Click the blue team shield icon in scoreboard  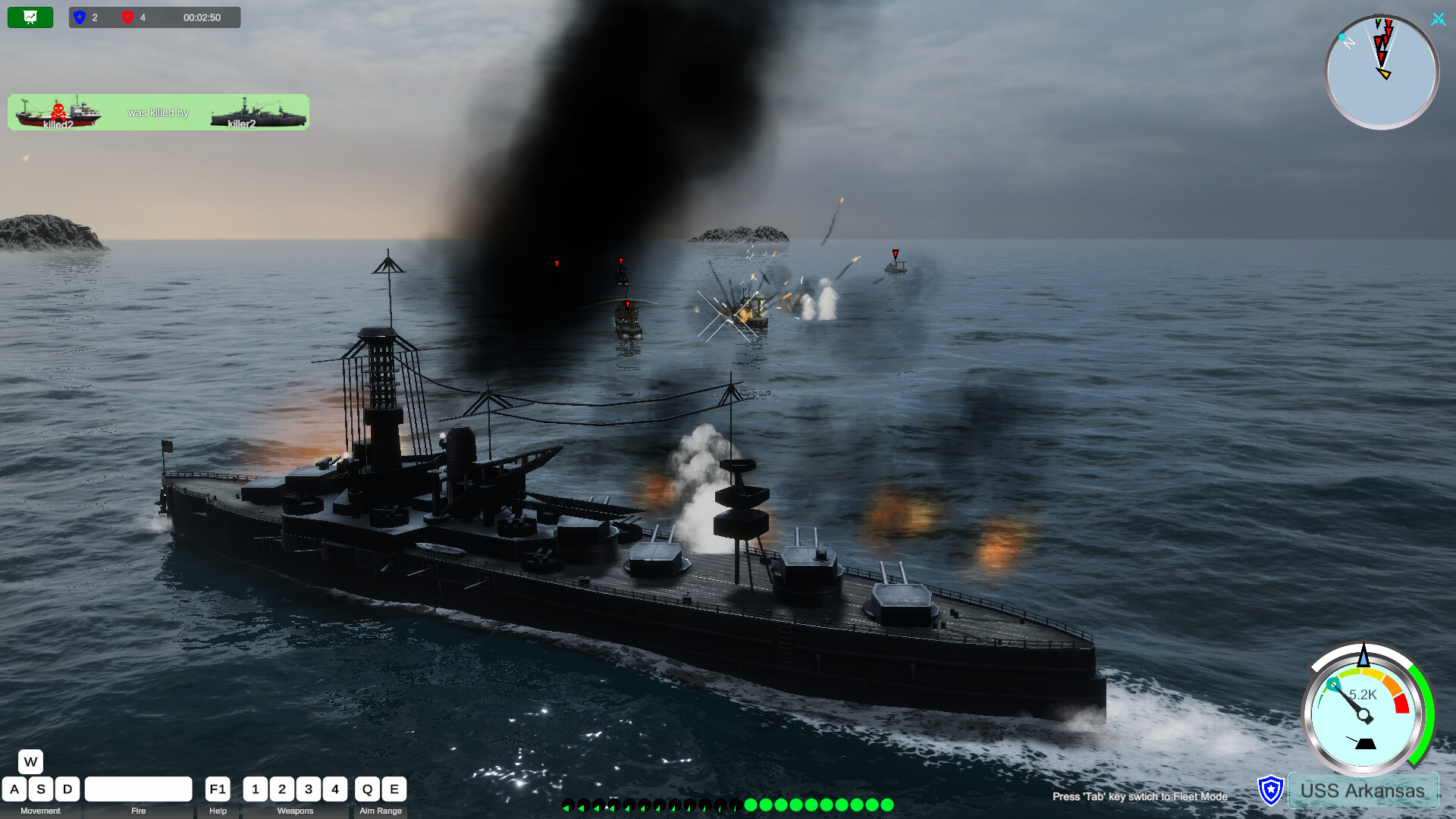[x=79, y=17]
